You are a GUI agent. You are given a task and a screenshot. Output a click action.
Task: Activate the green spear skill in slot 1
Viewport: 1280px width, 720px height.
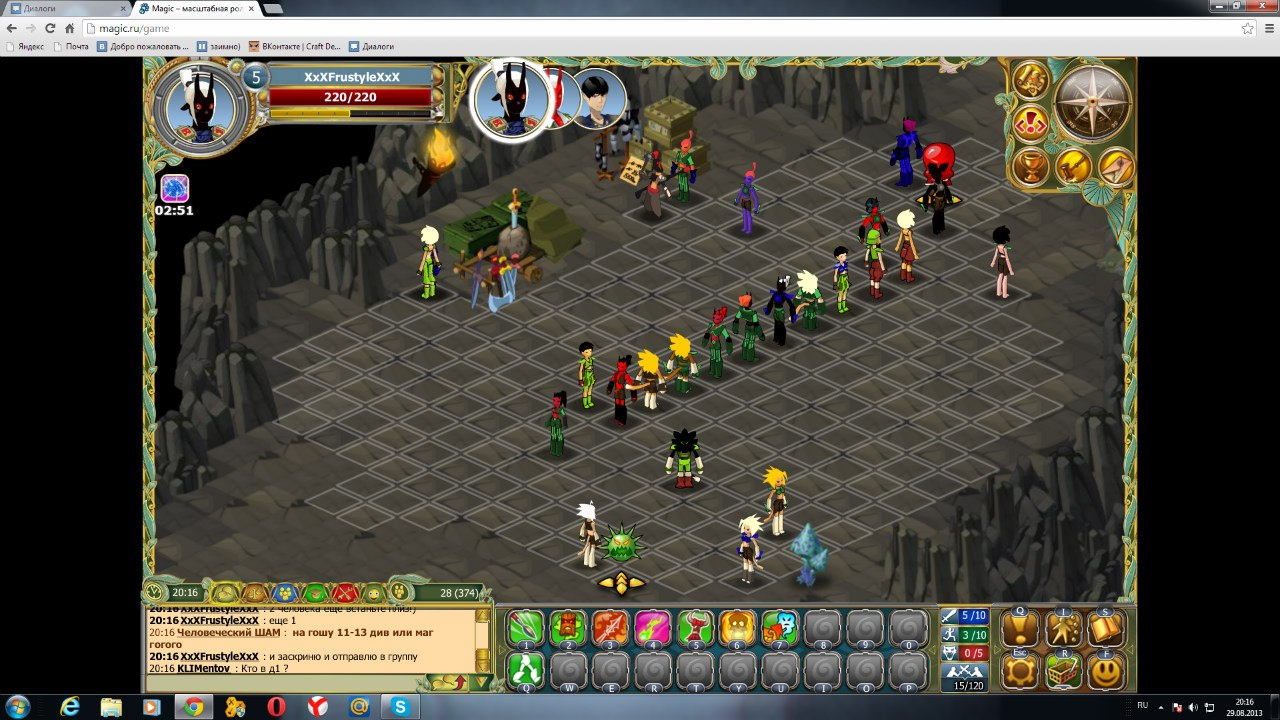pyautogui.click(x=525, y=629)
